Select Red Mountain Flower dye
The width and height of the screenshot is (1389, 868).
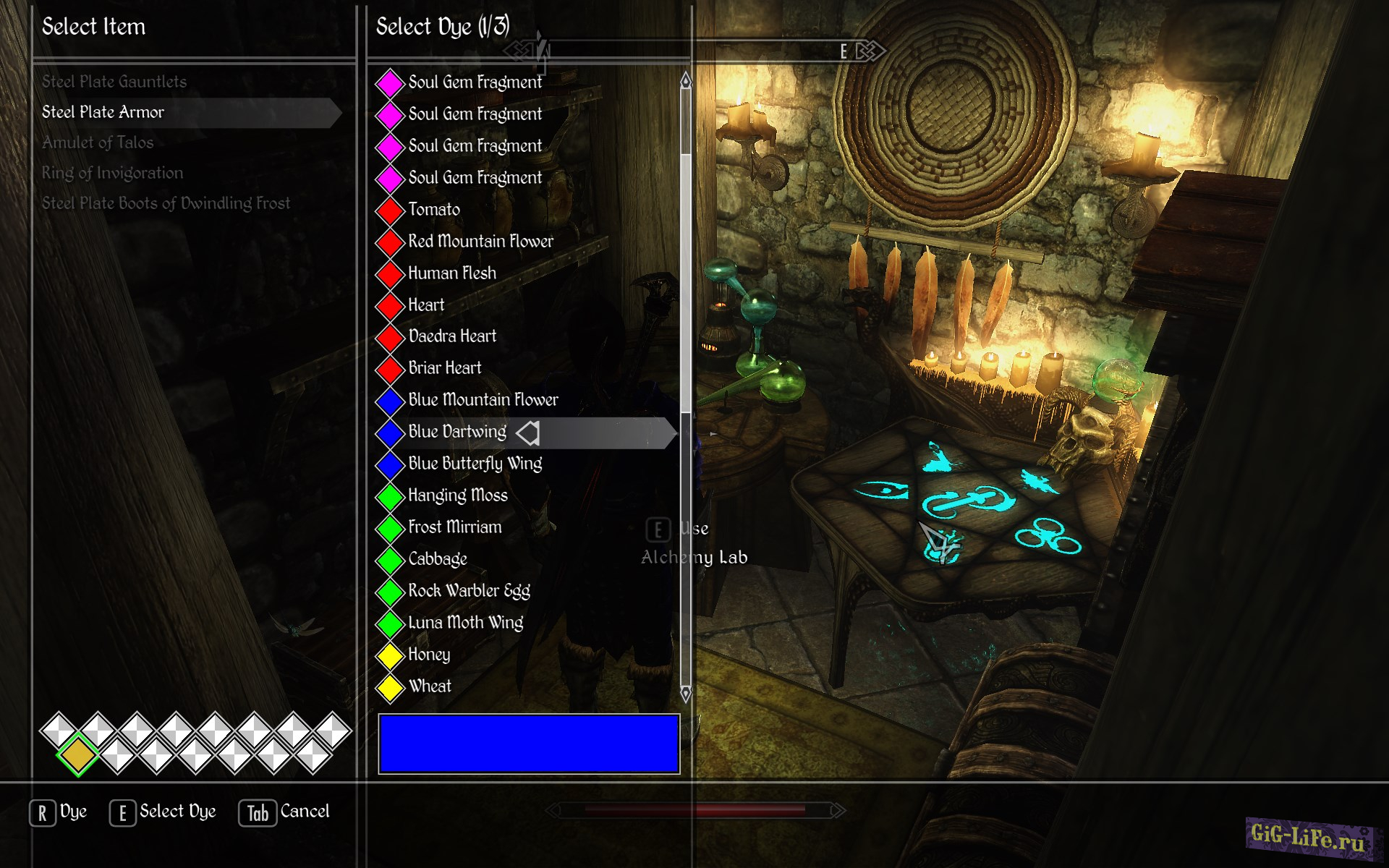coord(480,242)
